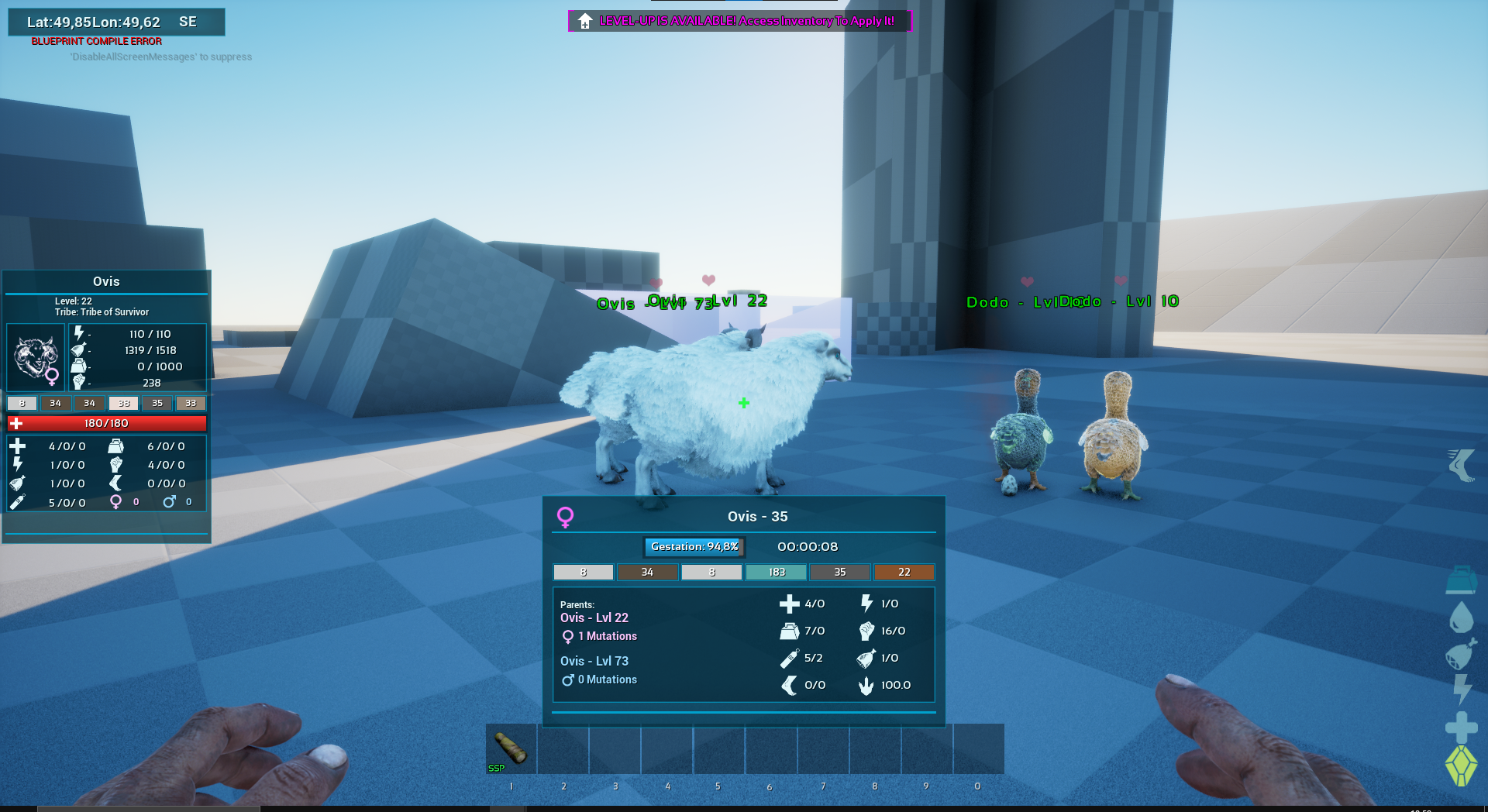Click the meat food status icon

pyautogui.click(x=1461, y=654)
